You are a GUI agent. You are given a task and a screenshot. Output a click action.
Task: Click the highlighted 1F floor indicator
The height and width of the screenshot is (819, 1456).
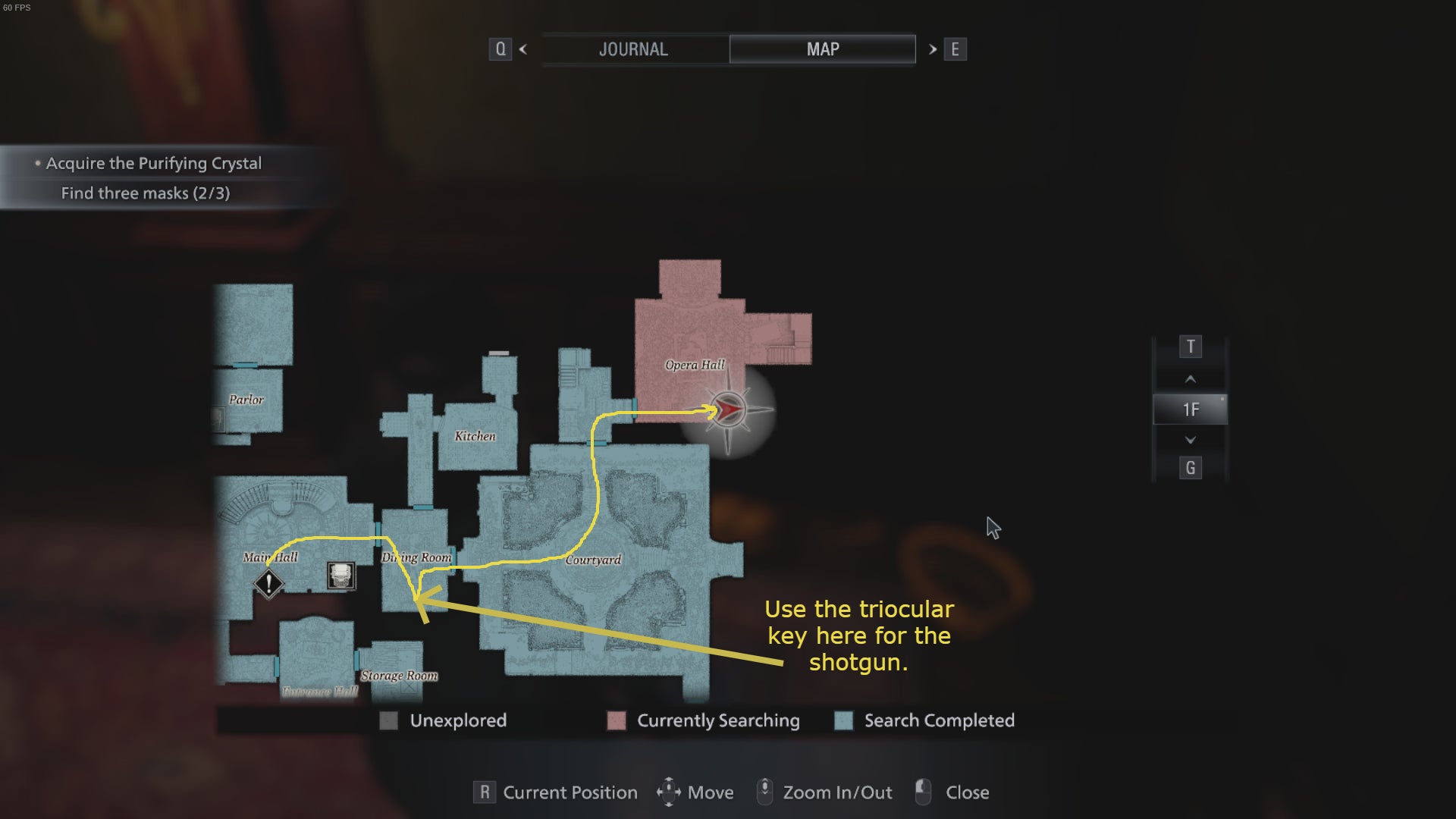click(1191, 409)
